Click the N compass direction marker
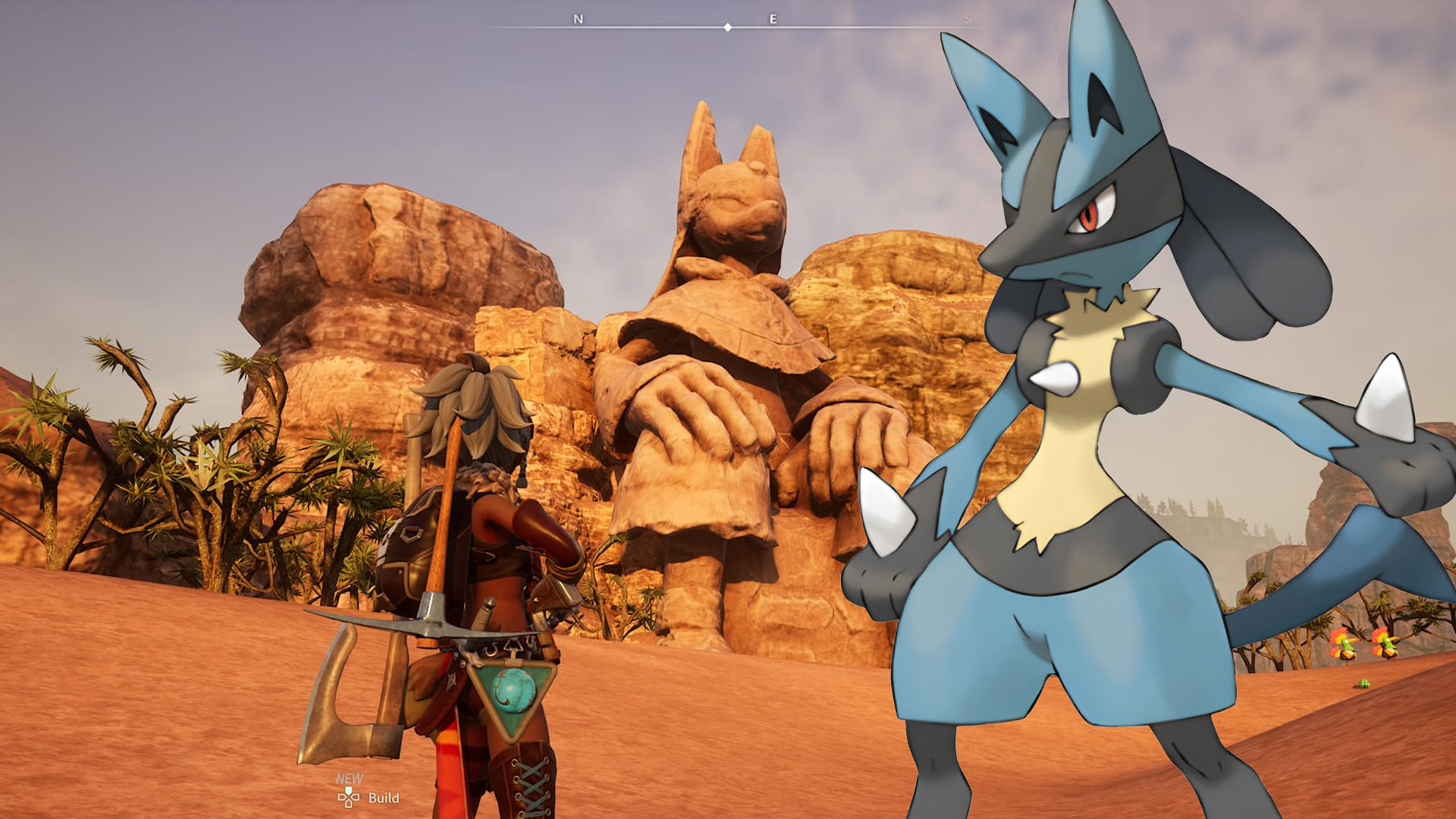 579,18
